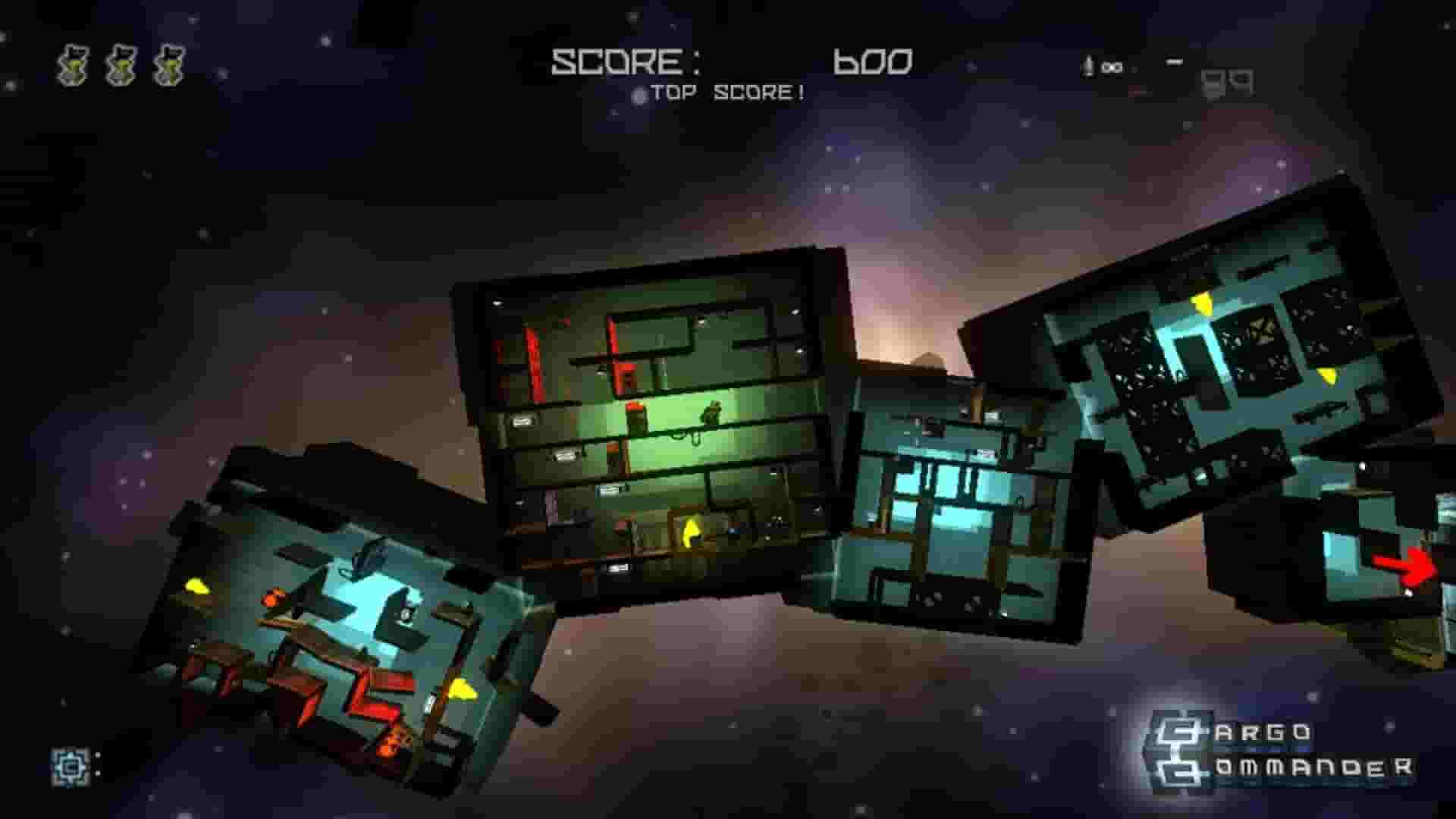Select the crate counter icon reading 99
Image resolution: width=1456 pixels, height=819 pixels.
point(1226,82)
